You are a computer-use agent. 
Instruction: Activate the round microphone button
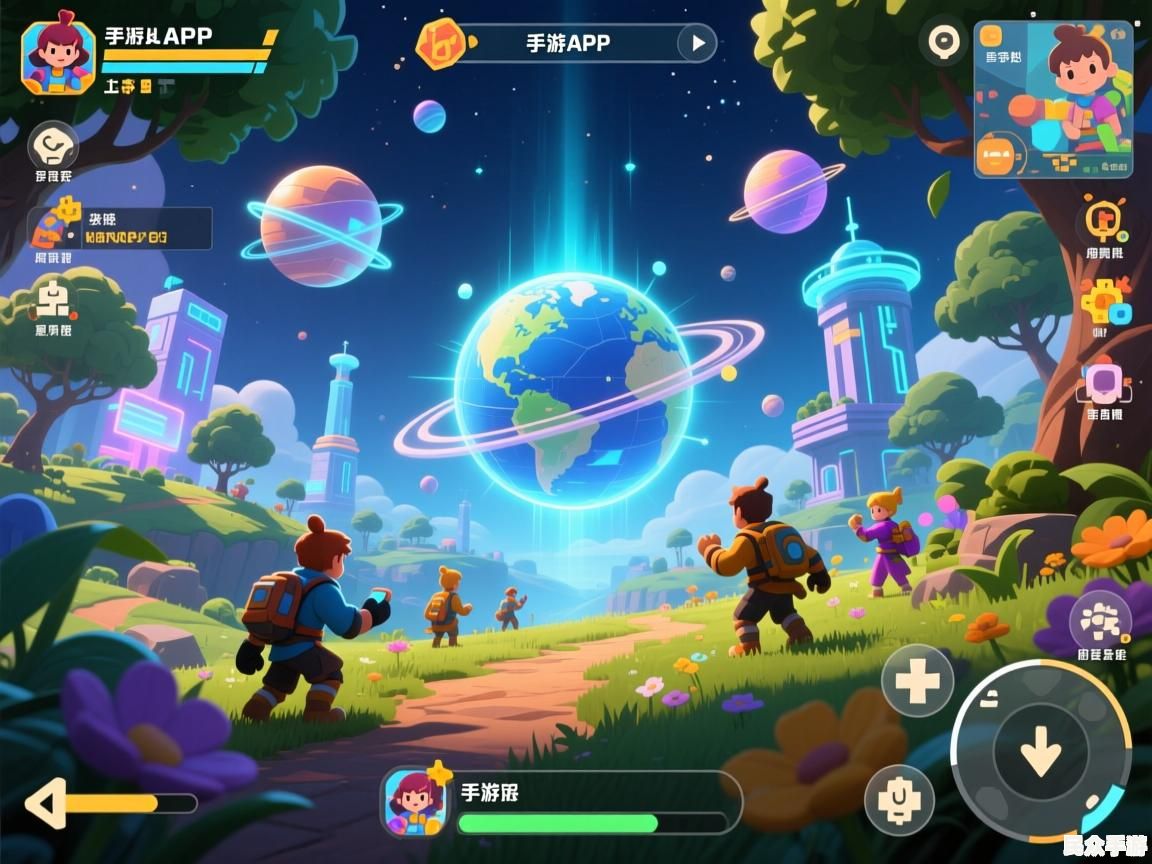pos(899,800)
